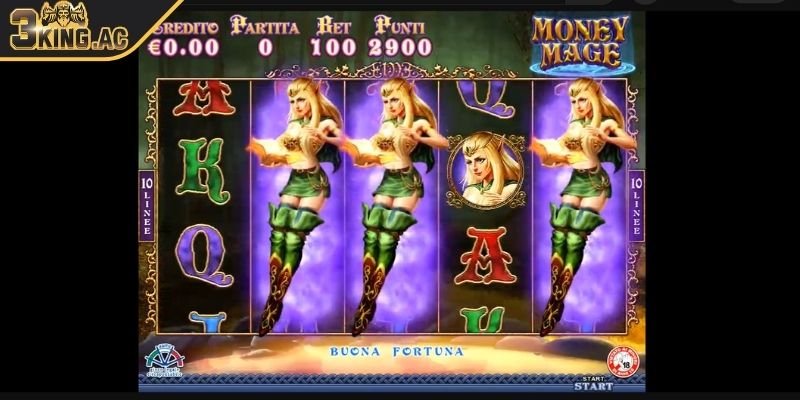This screenshot has height=400, width=800.
Task: Select the right 10 Linee paylines tab
Action: tap(636, 205)
